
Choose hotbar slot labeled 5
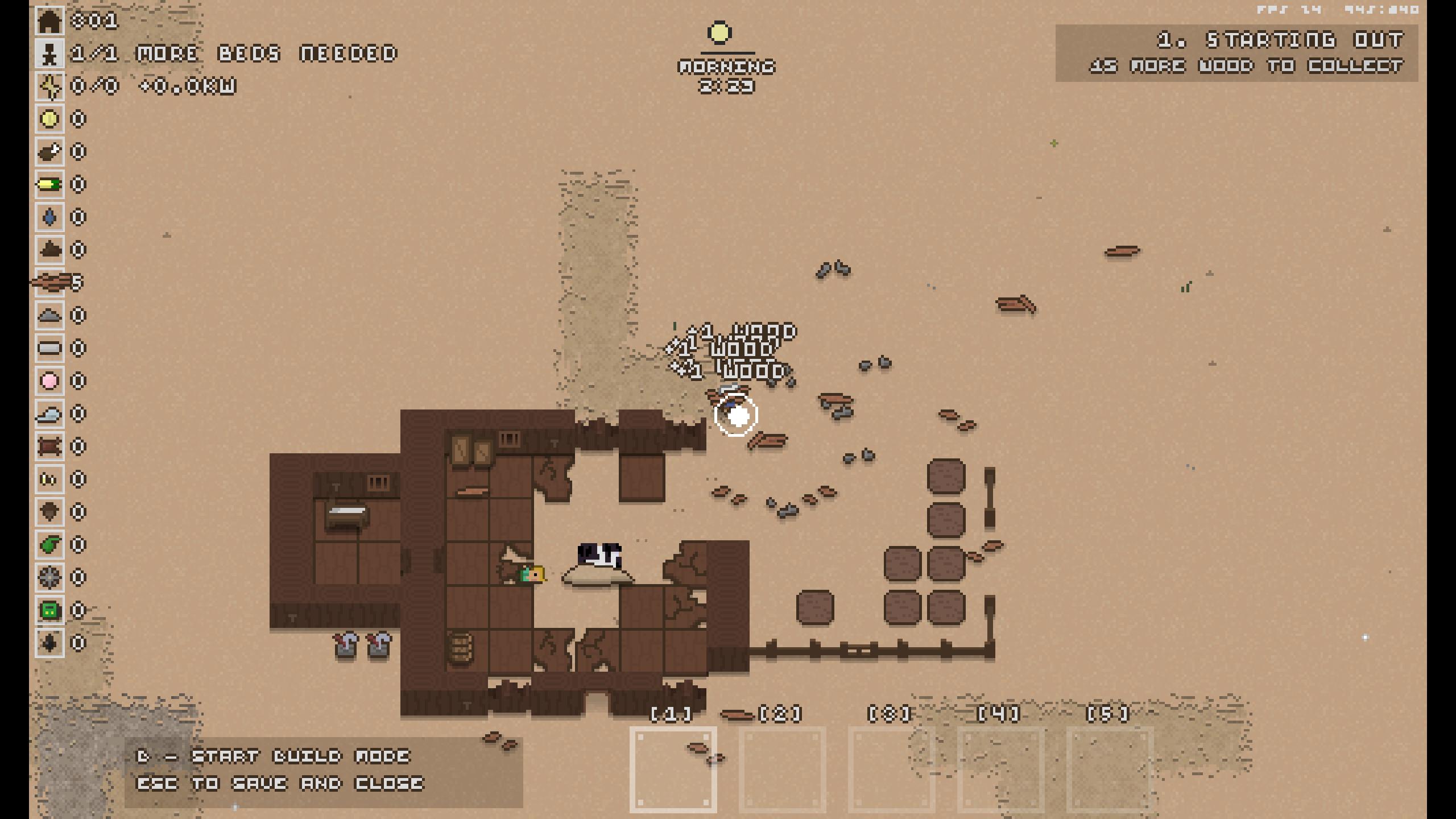click(x=1110, y=770)
